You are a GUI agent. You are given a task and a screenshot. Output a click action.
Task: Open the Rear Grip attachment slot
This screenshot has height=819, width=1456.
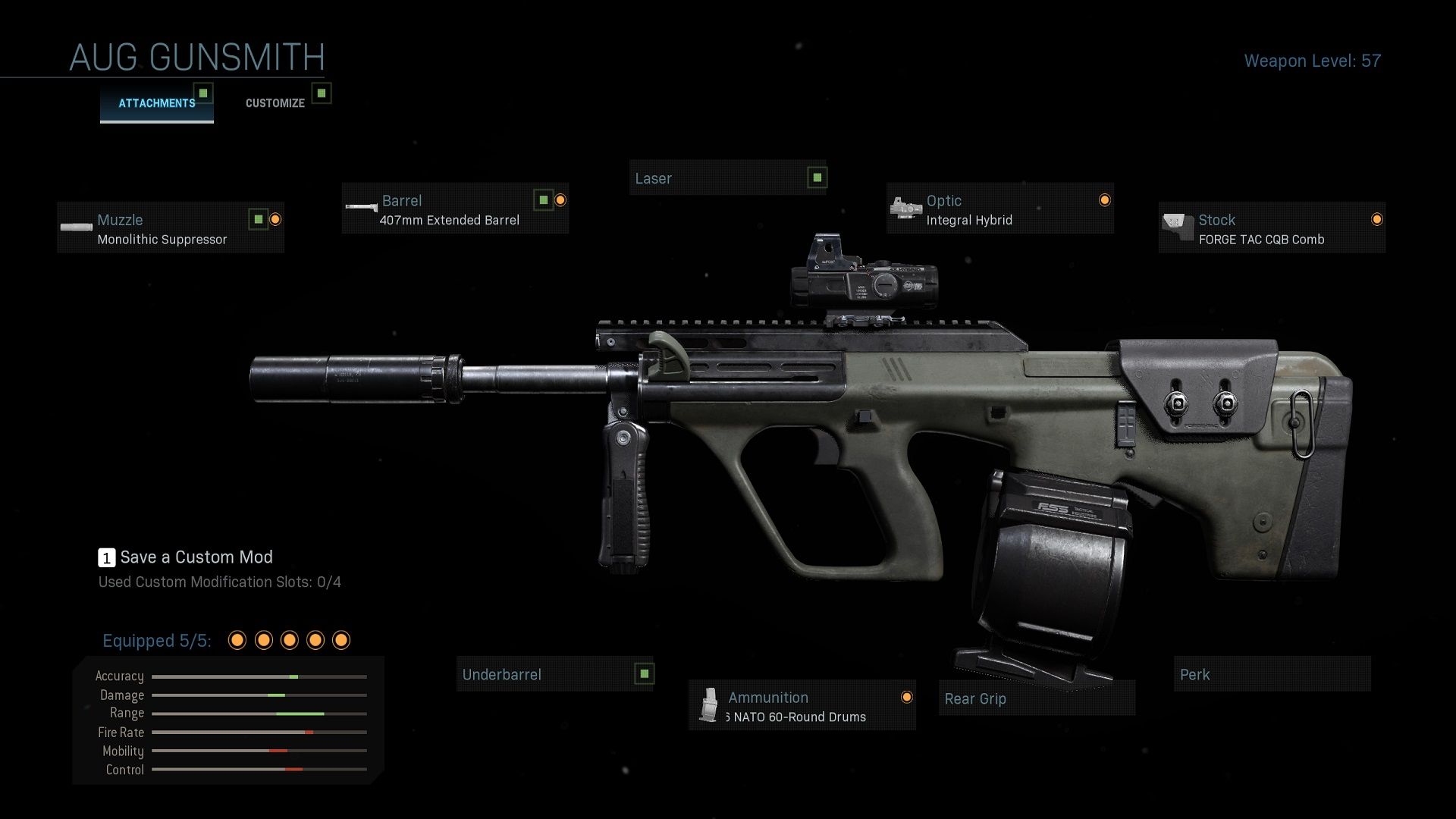[1037, 698]
